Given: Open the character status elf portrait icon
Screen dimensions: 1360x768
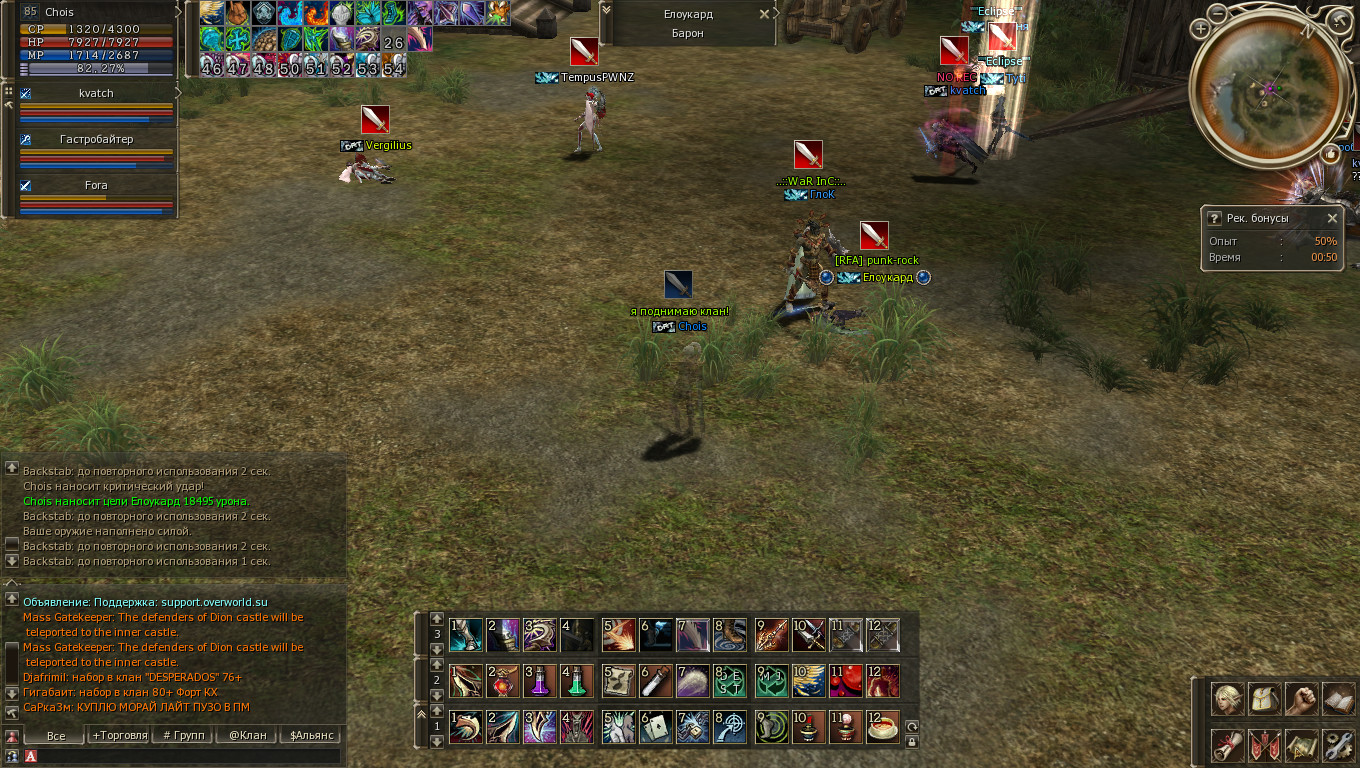Looking at the screenshot, I should tap(1227, 700).
